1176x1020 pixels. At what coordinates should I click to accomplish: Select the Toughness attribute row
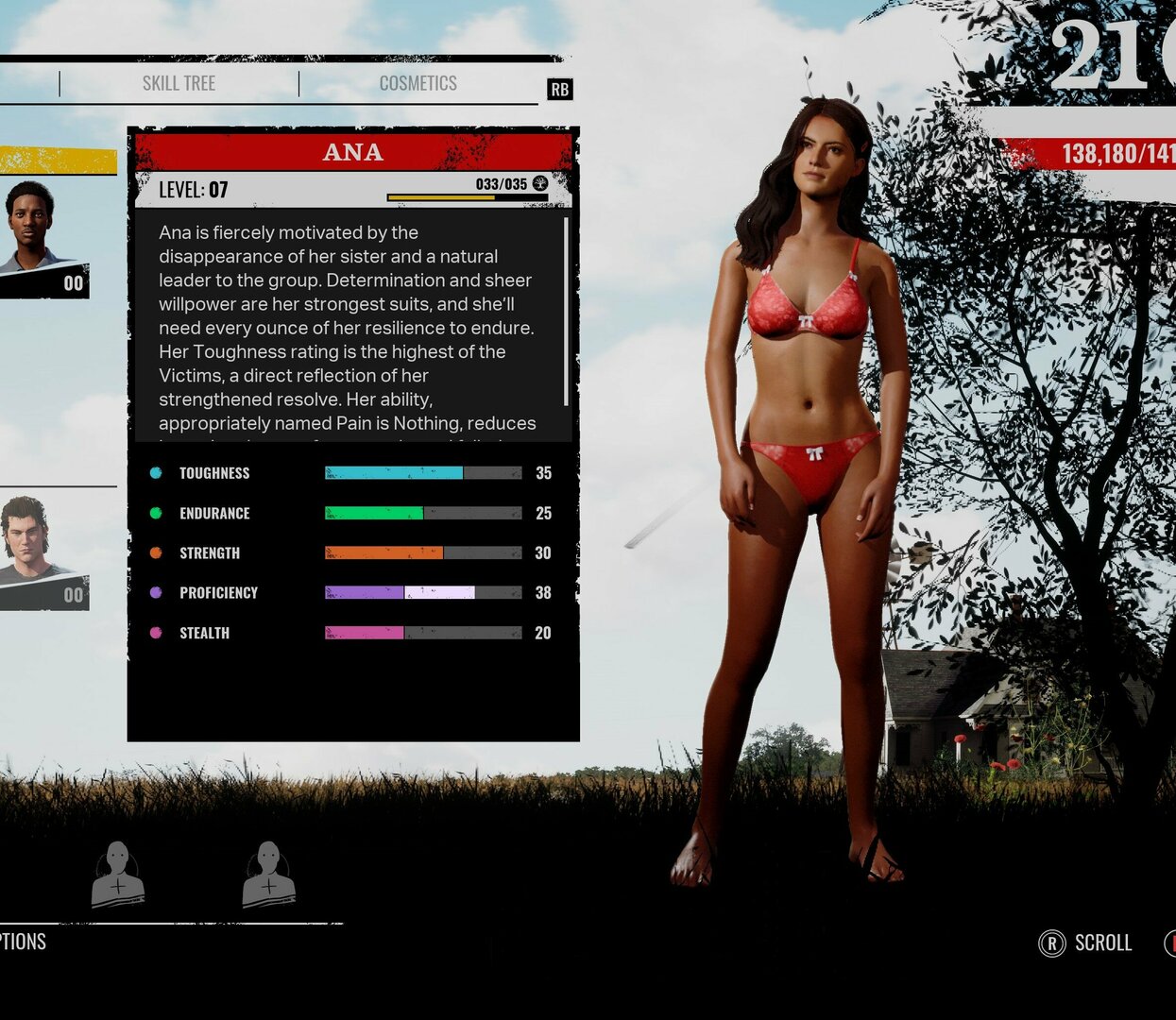click(349, 473)
